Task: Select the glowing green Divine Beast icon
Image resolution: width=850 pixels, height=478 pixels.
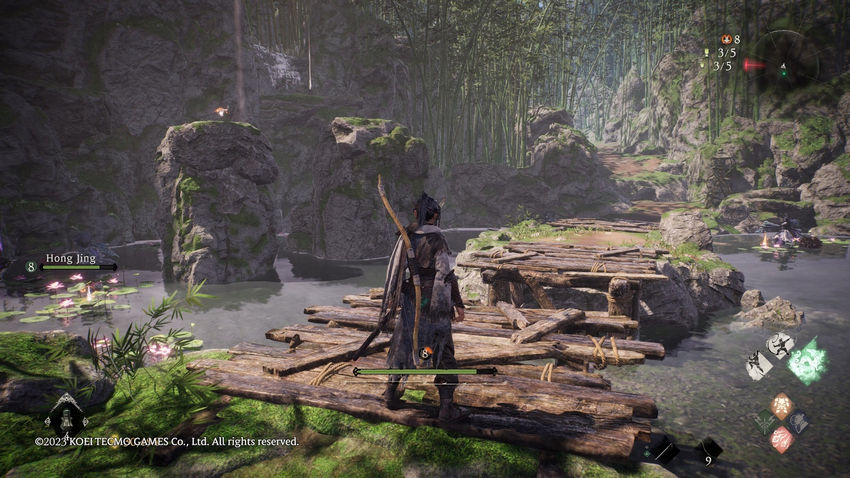Action: tap(806, 360)
